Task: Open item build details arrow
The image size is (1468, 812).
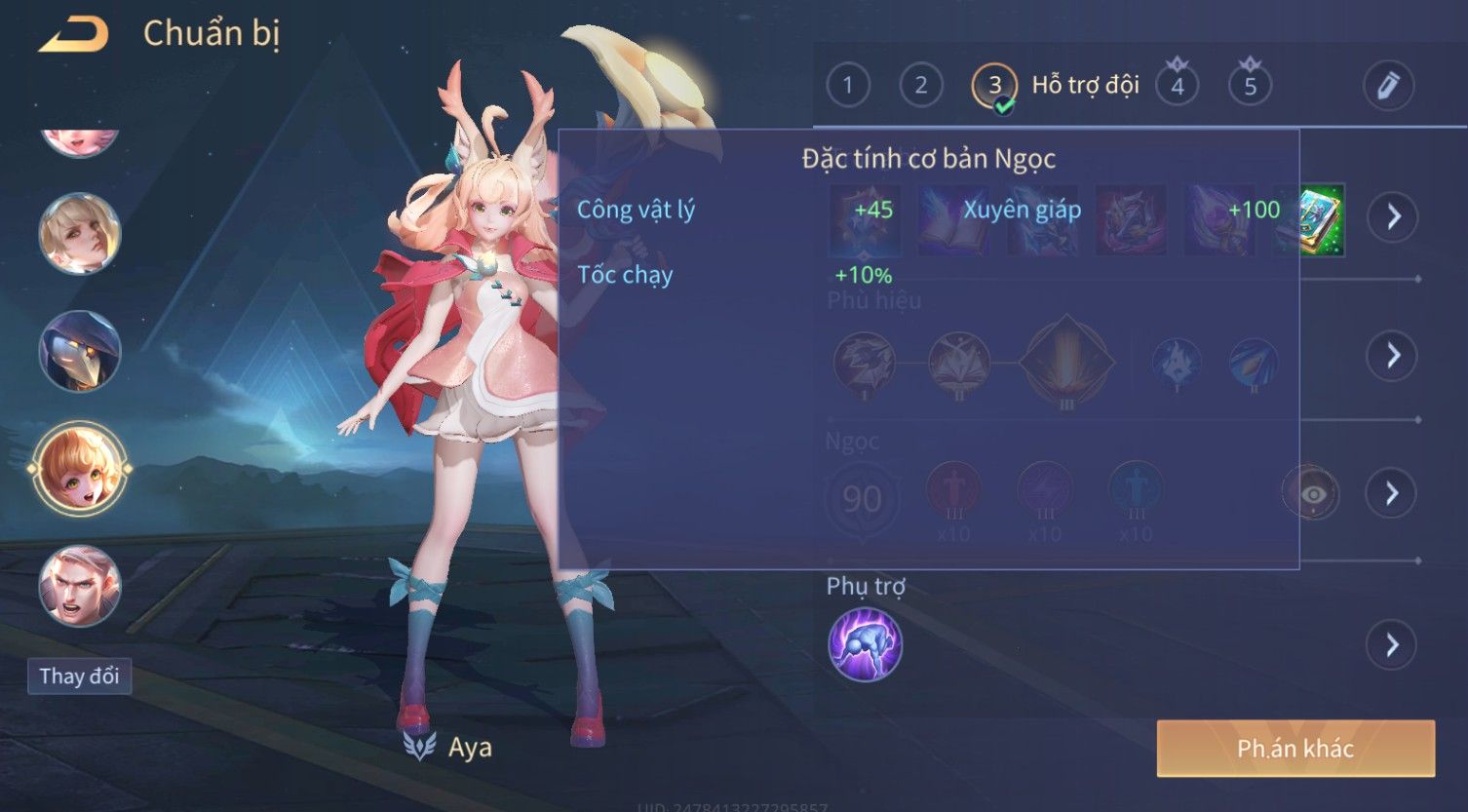Action: click(x=1393, y=216)
